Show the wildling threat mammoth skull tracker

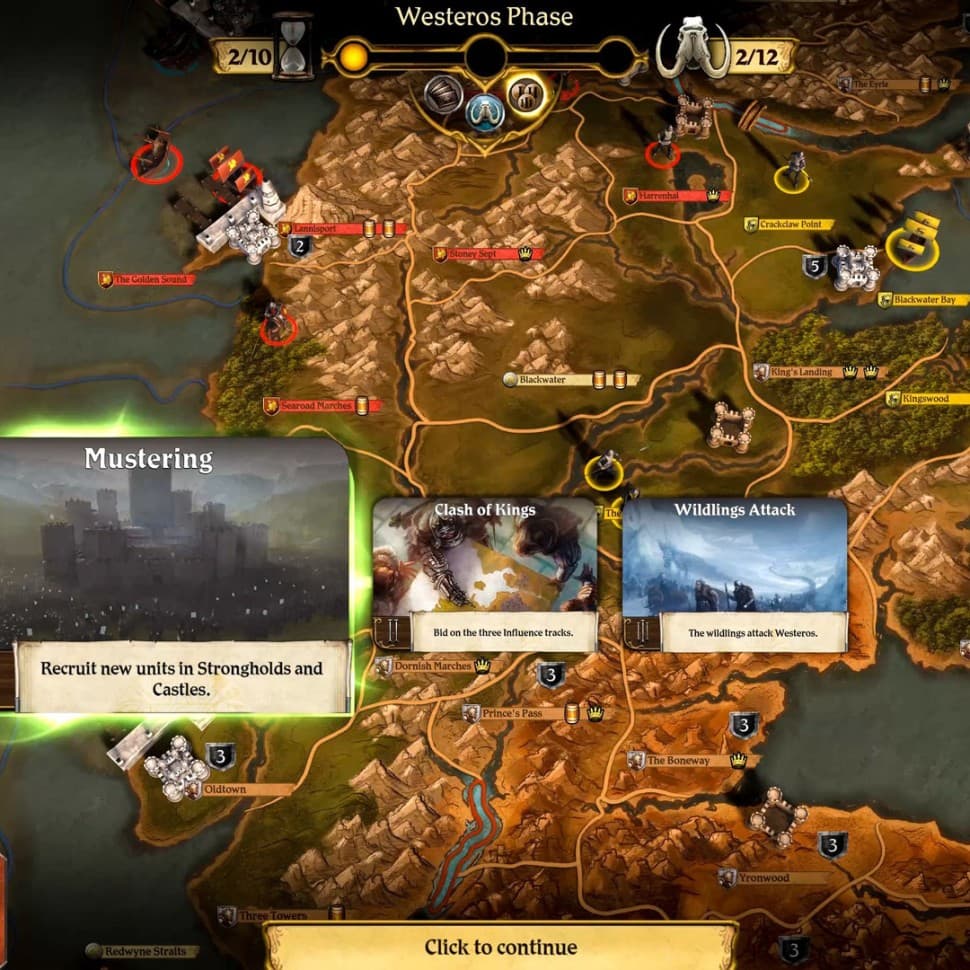690,50
